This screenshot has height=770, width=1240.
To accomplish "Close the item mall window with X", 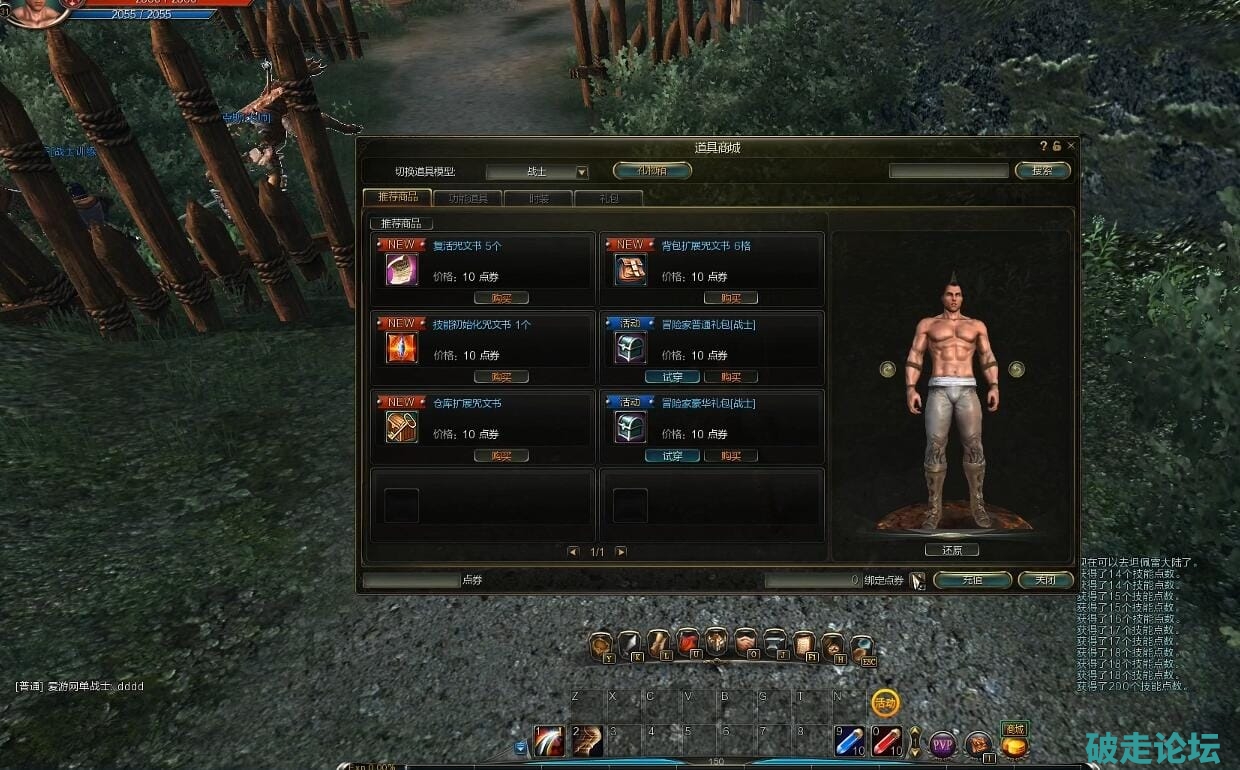I will coord(1071,146).
